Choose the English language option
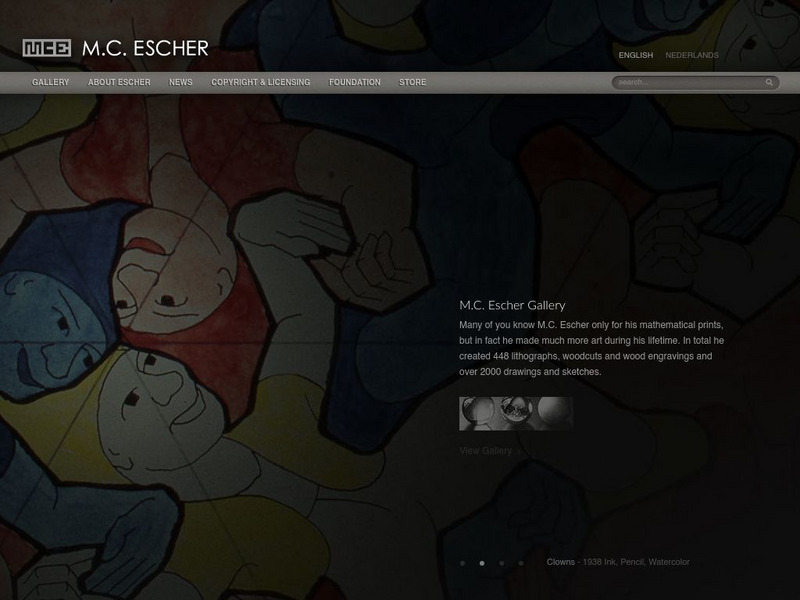 tap(636, 56)
